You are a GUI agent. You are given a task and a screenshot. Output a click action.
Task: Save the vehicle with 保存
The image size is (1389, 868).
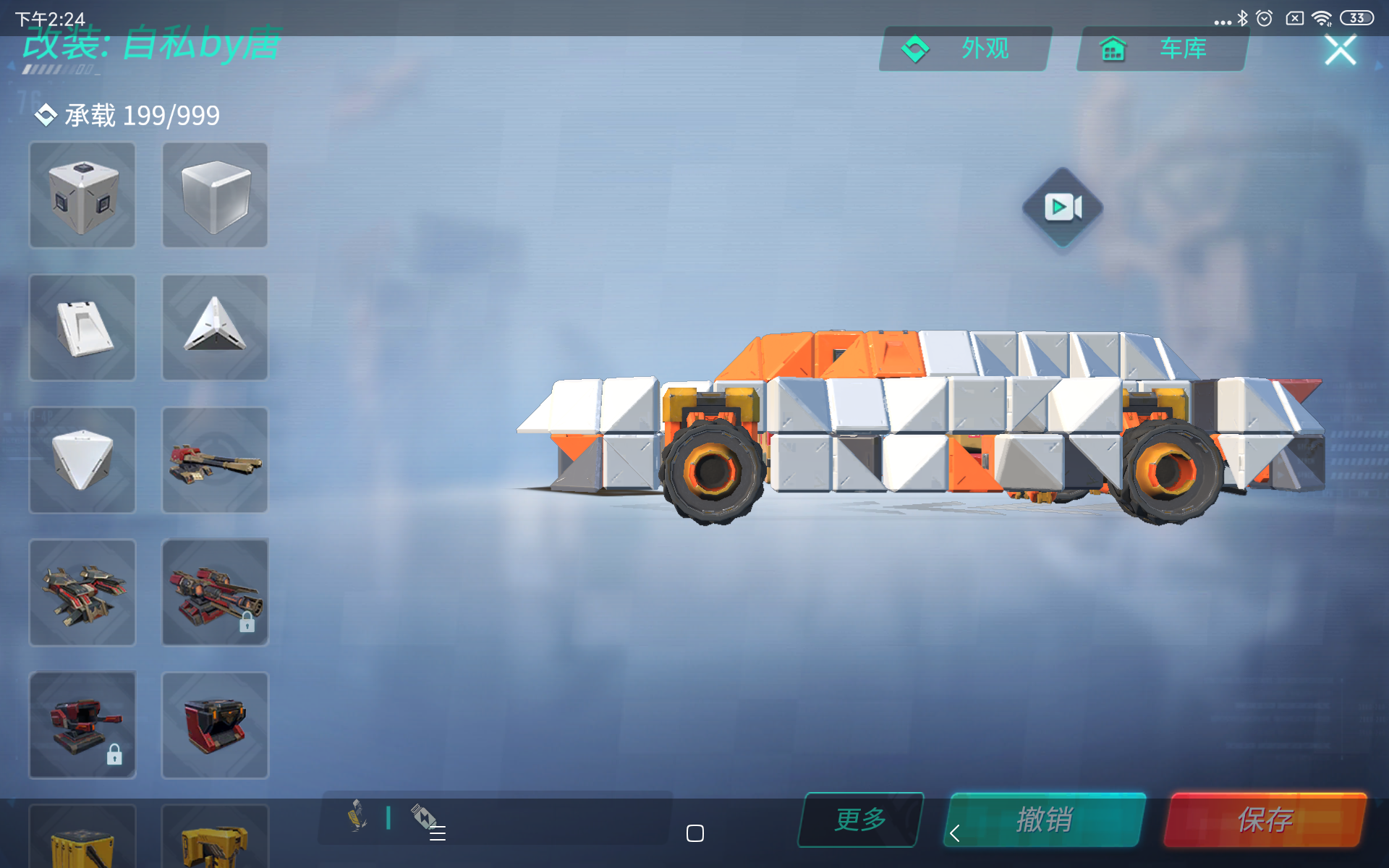[x=1265, y=820]
